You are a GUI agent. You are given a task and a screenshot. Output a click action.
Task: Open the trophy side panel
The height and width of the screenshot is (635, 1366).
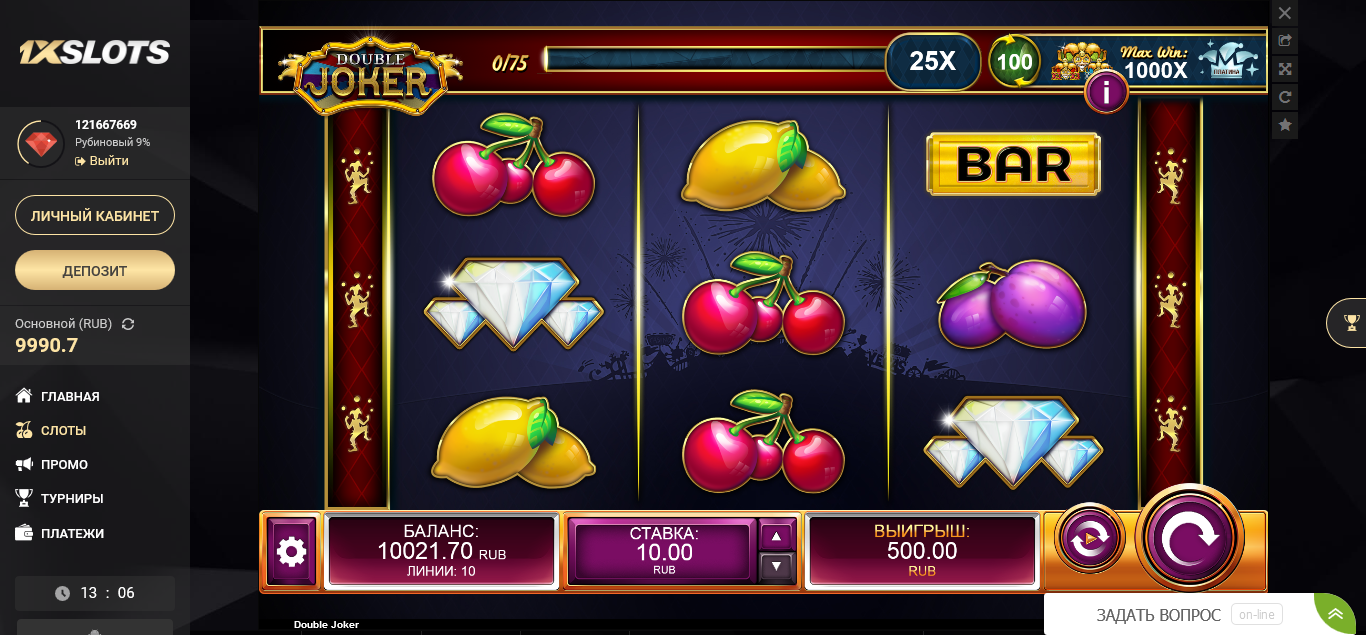1351,322
